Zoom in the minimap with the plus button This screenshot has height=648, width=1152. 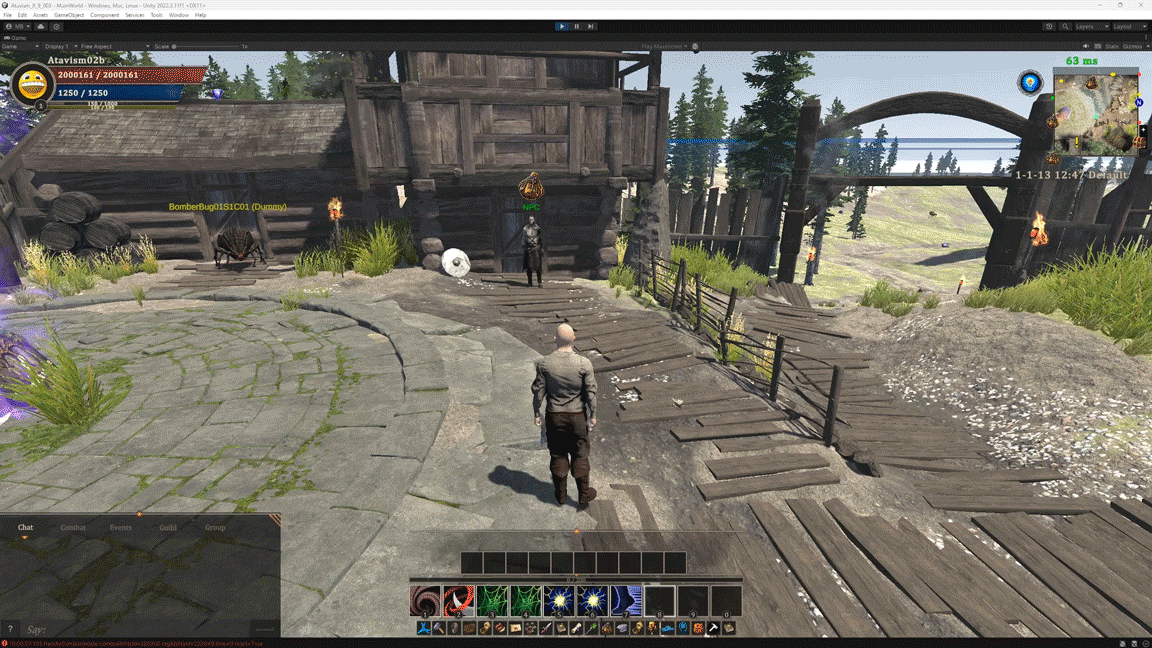pyautogui.click(x=1143, y=130)
